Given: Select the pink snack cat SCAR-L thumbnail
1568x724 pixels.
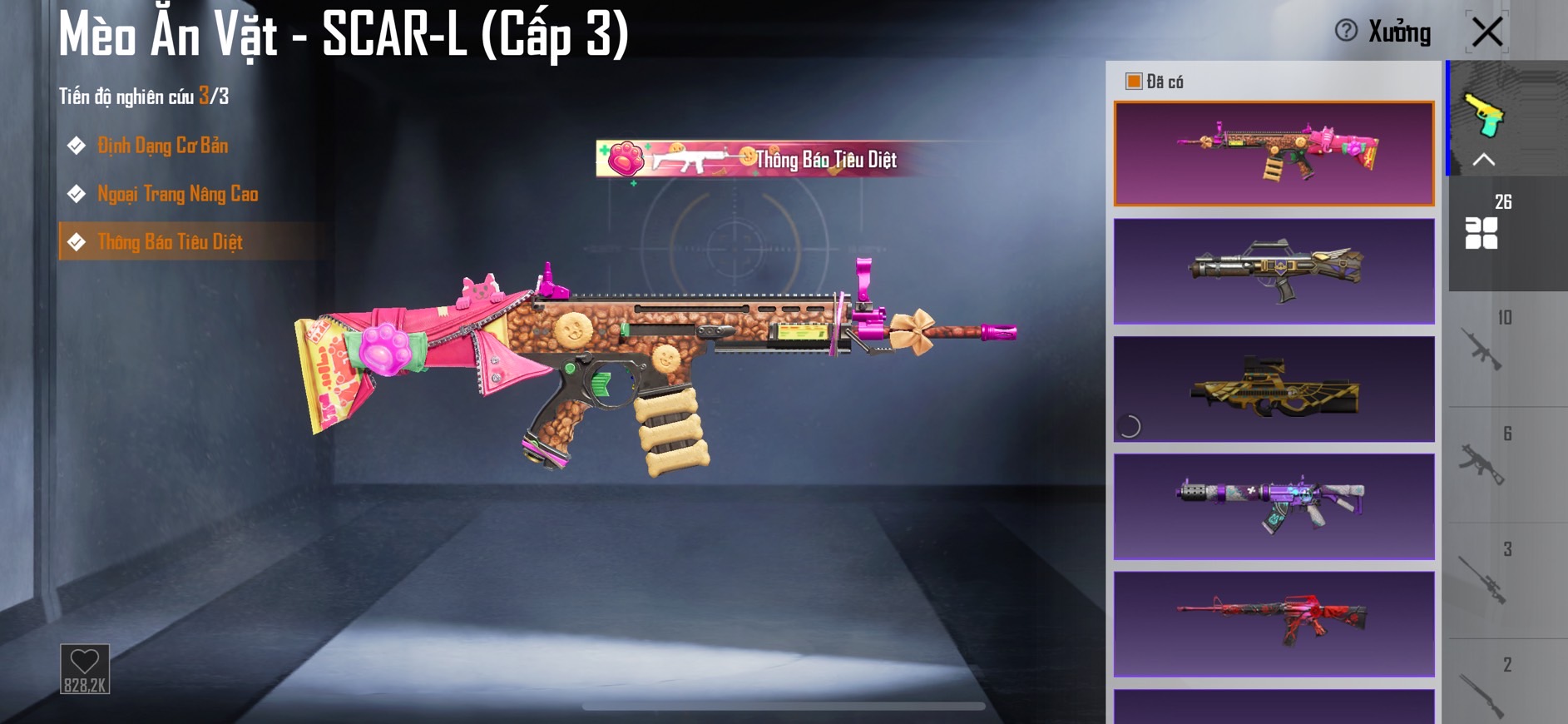Looking at the screenshot, I should pos(1274,153).
